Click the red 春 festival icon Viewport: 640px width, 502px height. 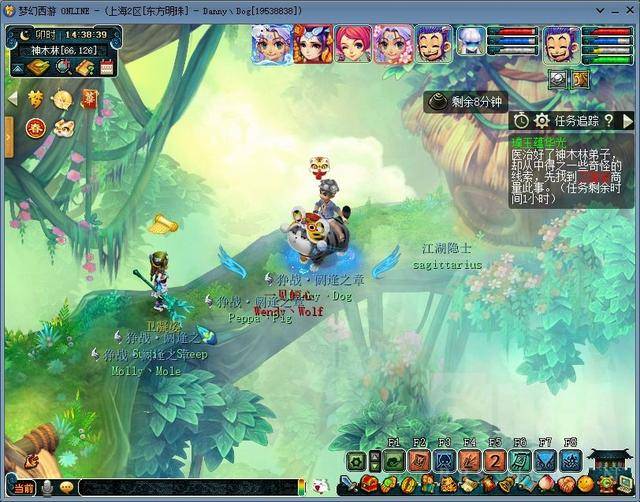pos(34,127)
